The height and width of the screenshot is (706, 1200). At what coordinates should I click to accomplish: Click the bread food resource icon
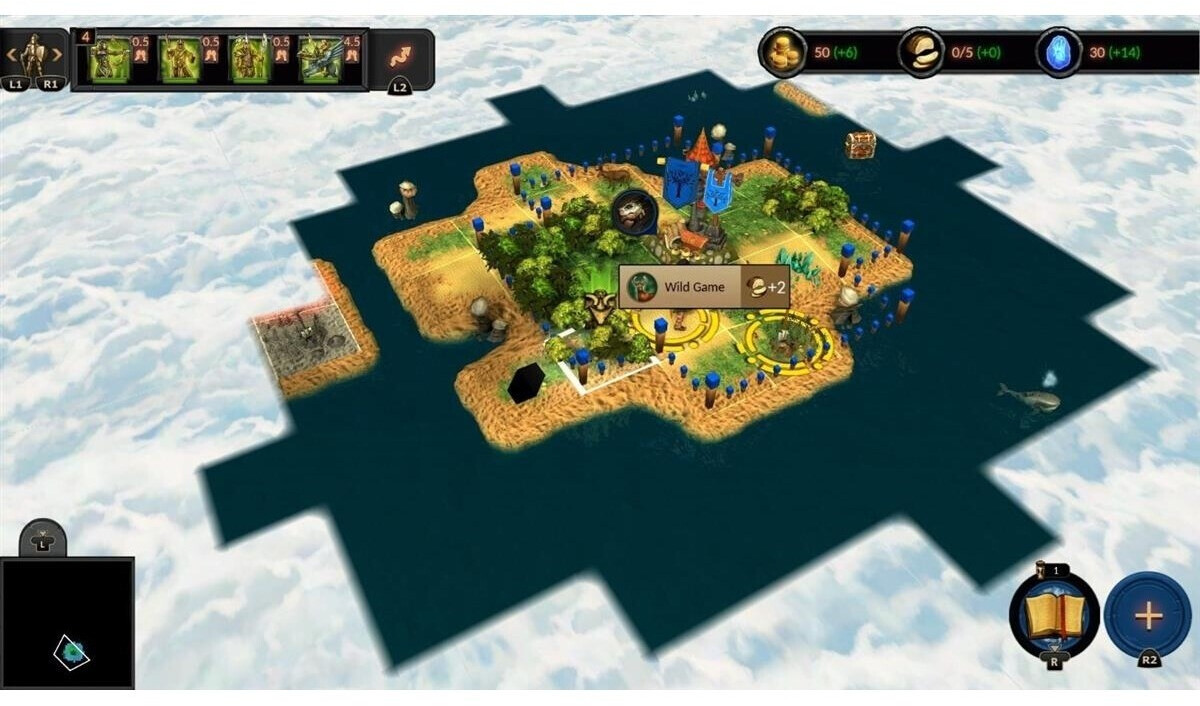coord(921,52)
